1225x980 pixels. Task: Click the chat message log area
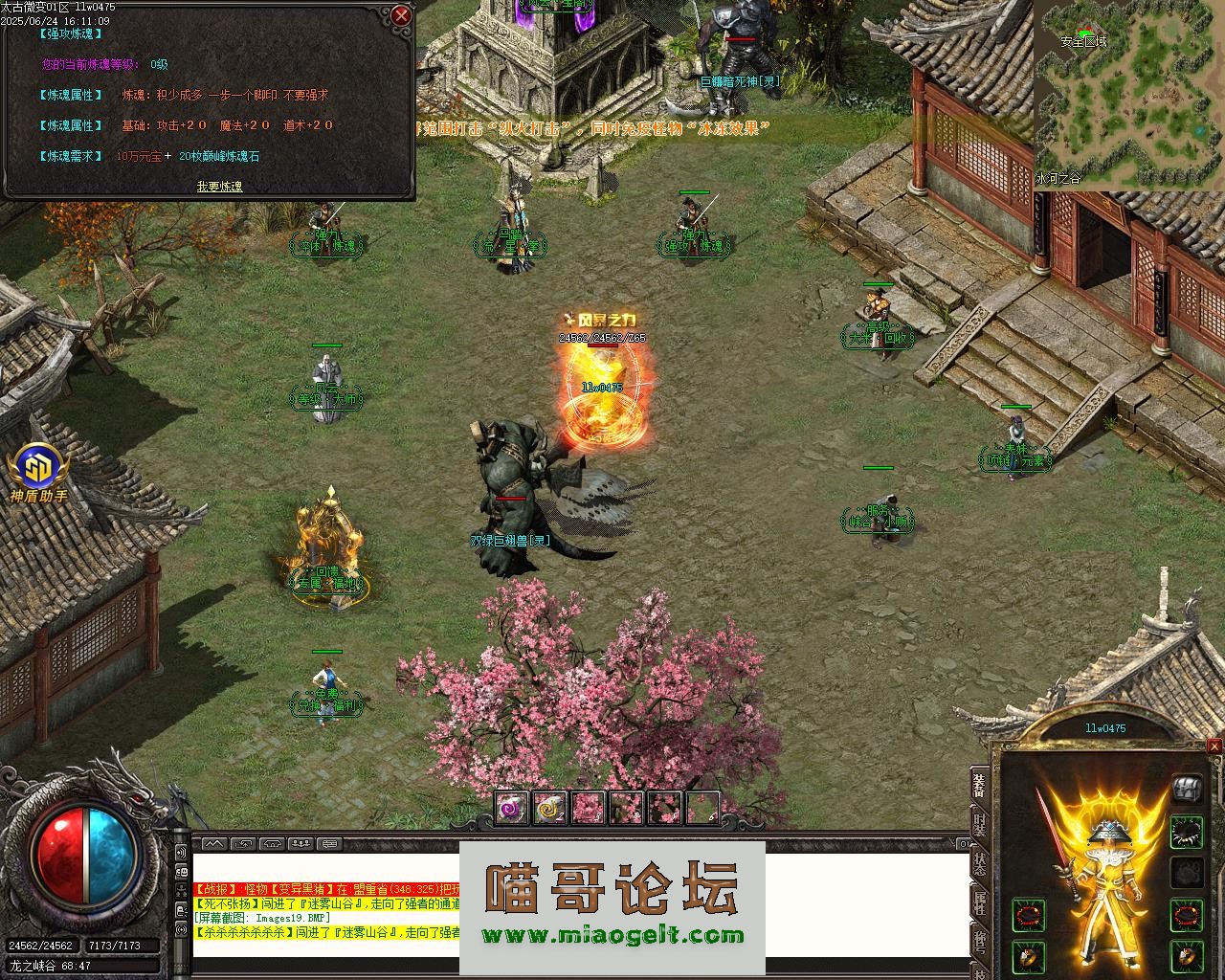click(x=325, y=907)
